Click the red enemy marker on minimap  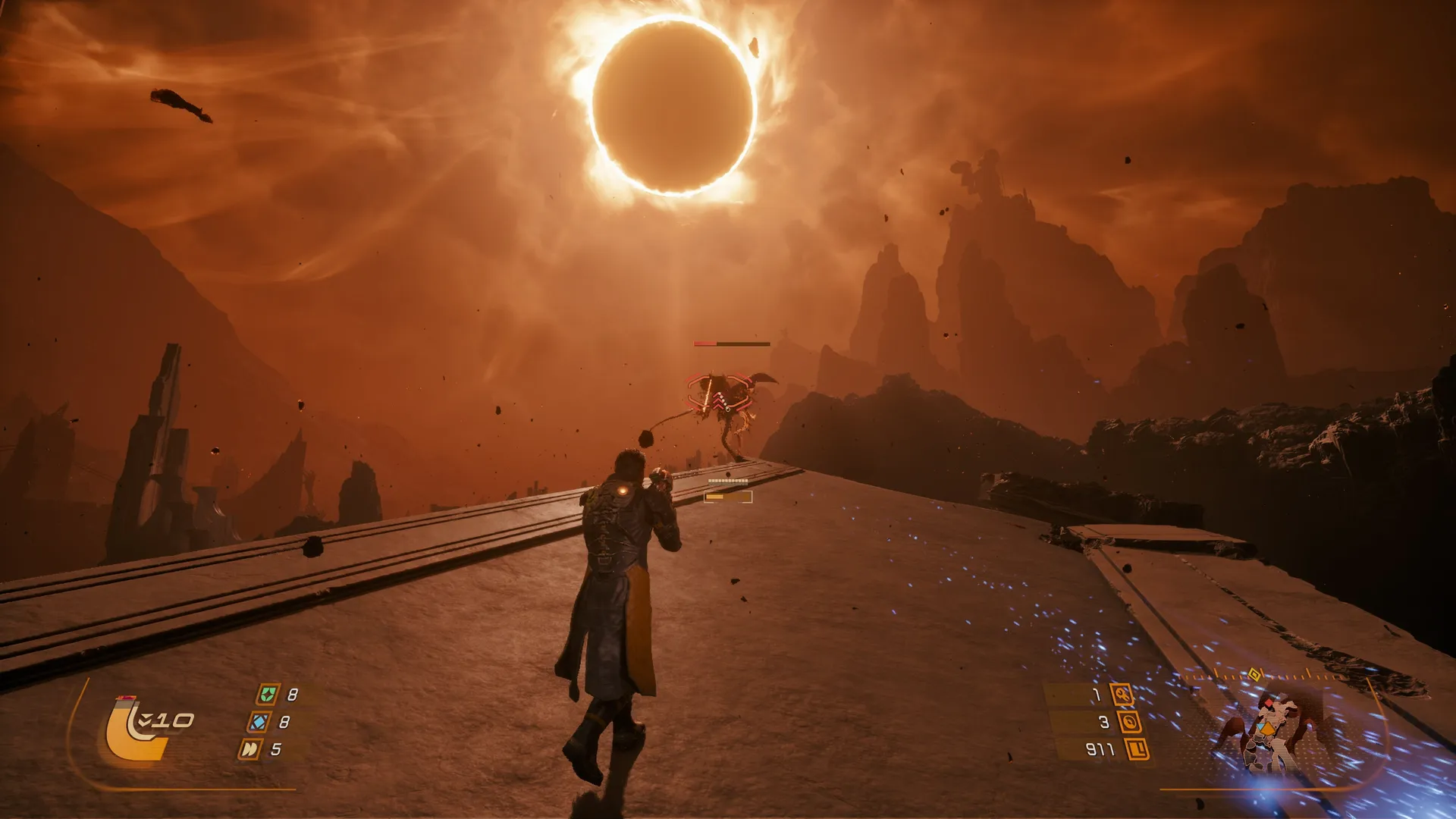pos(1269,704)
